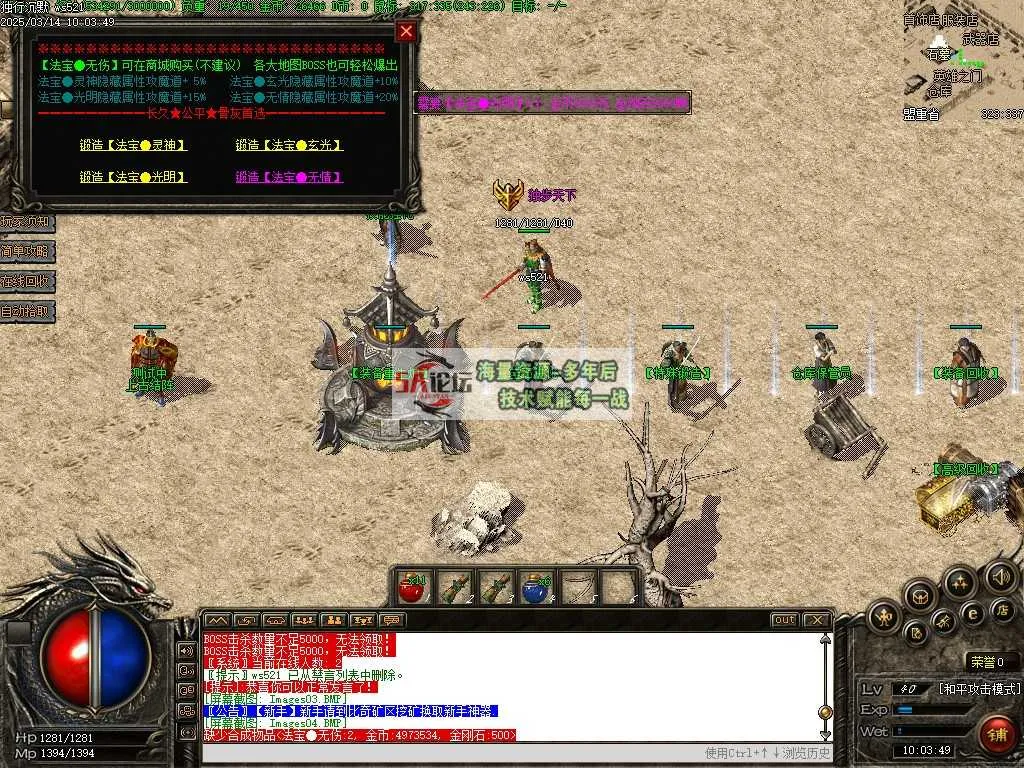
Task: Open the 玩家须知 side button
Action: [27, 221]
